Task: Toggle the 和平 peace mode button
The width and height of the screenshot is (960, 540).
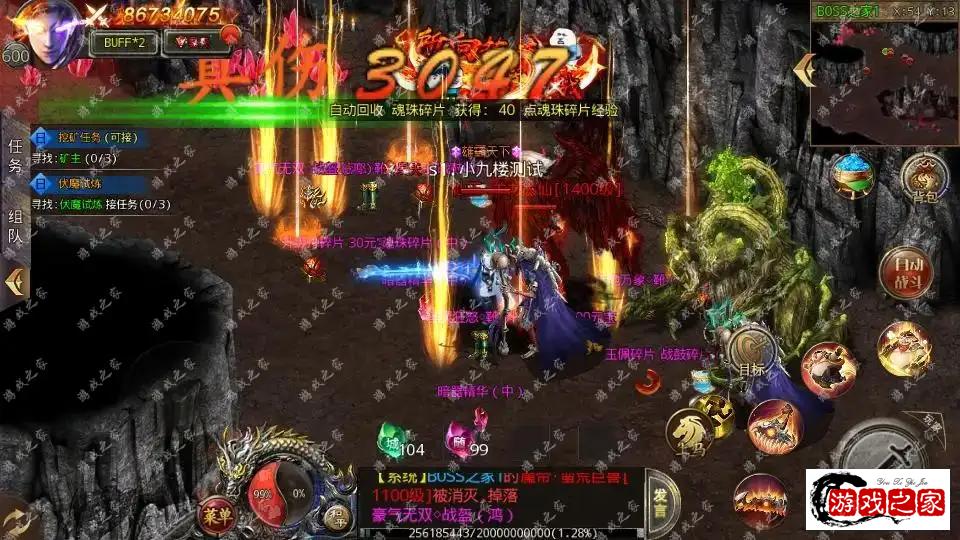Action: [336, 516]
